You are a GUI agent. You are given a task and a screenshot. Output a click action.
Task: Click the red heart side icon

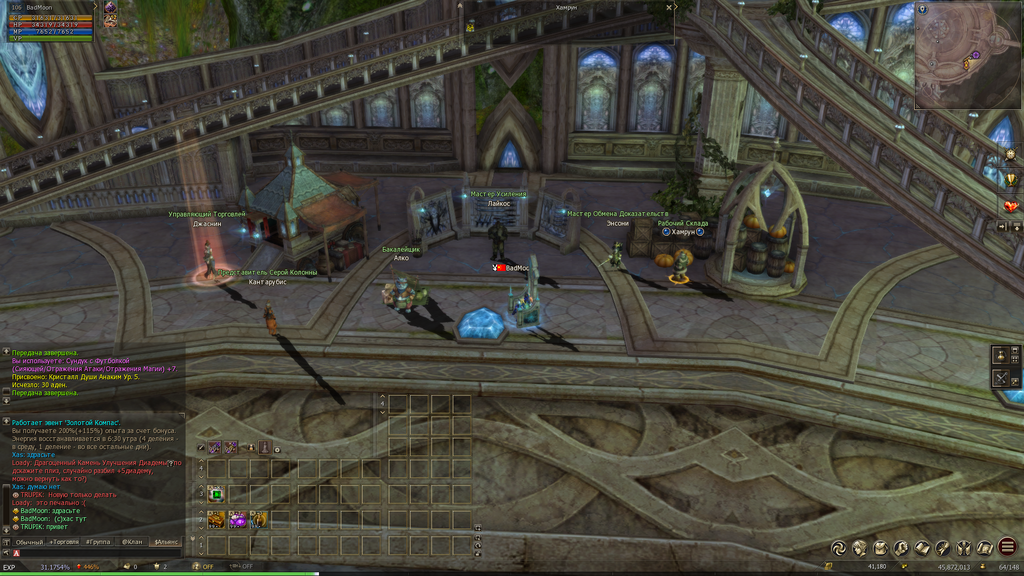[1010, 205]
